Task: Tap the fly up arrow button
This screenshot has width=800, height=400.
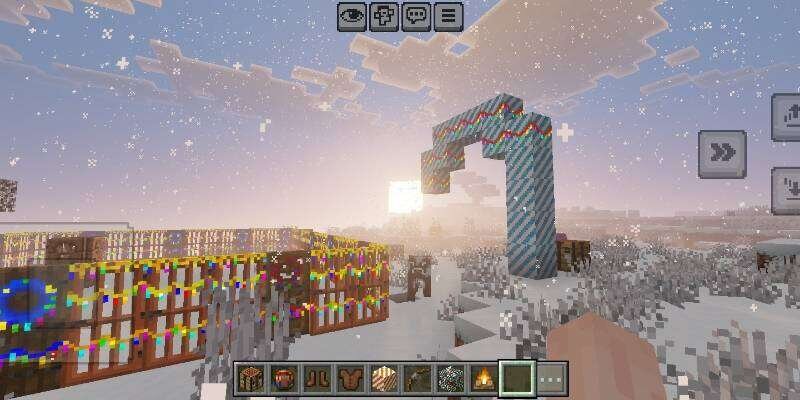Action: point(787,119)
